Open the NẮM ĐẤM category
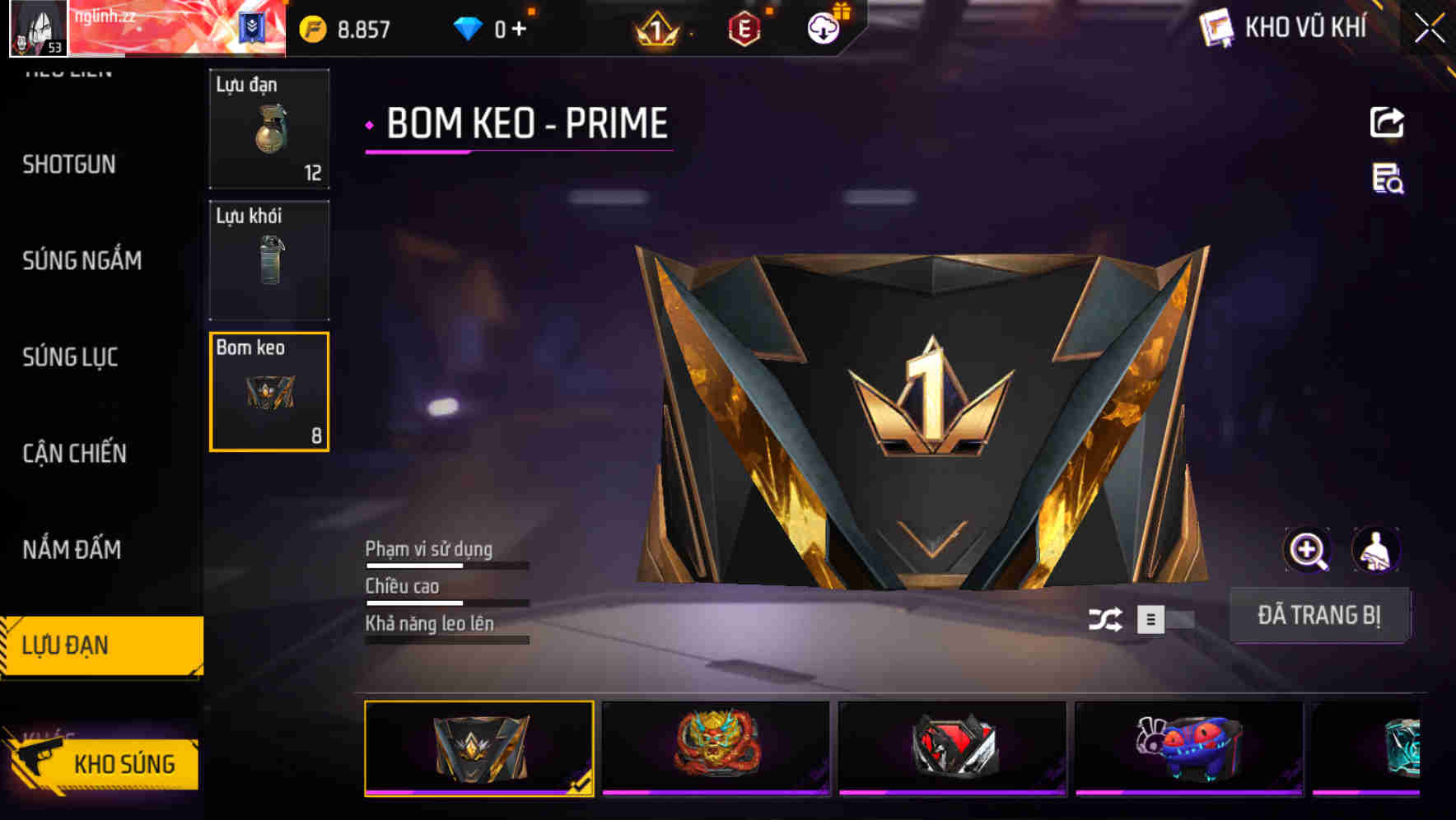The image size is (1456, 820). 72,549
